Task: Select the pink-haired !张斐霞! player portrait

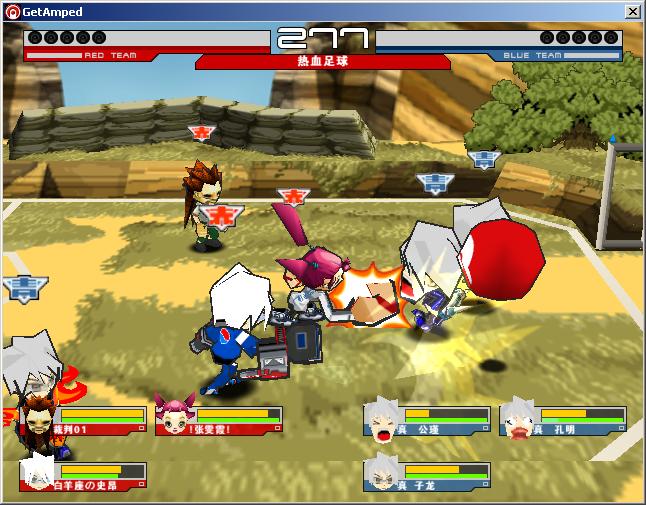Action: pyautogui.click(x=173, y=418)
